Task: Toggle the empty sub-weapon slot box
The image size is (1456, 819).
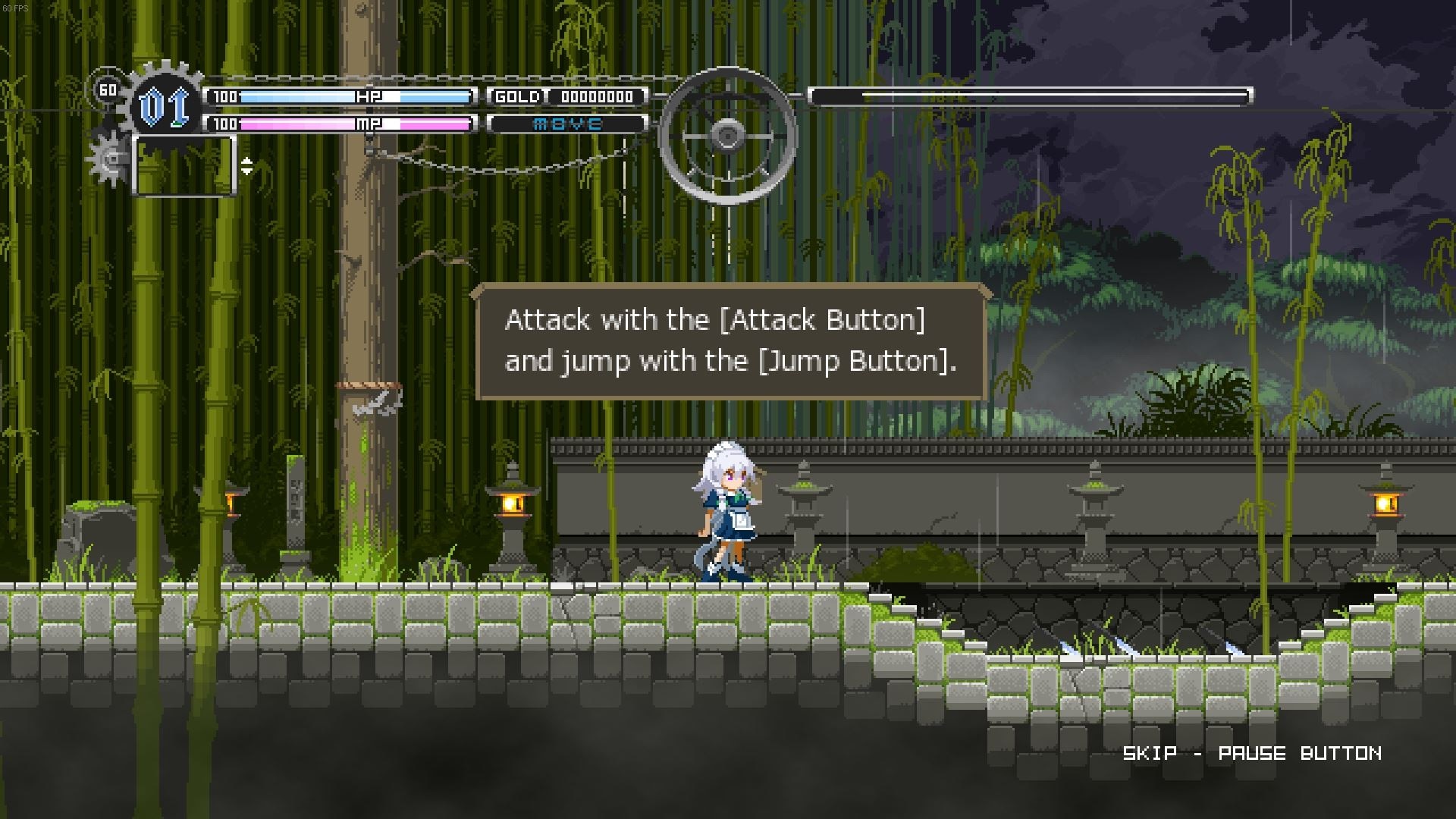Action: pos(184,164)
